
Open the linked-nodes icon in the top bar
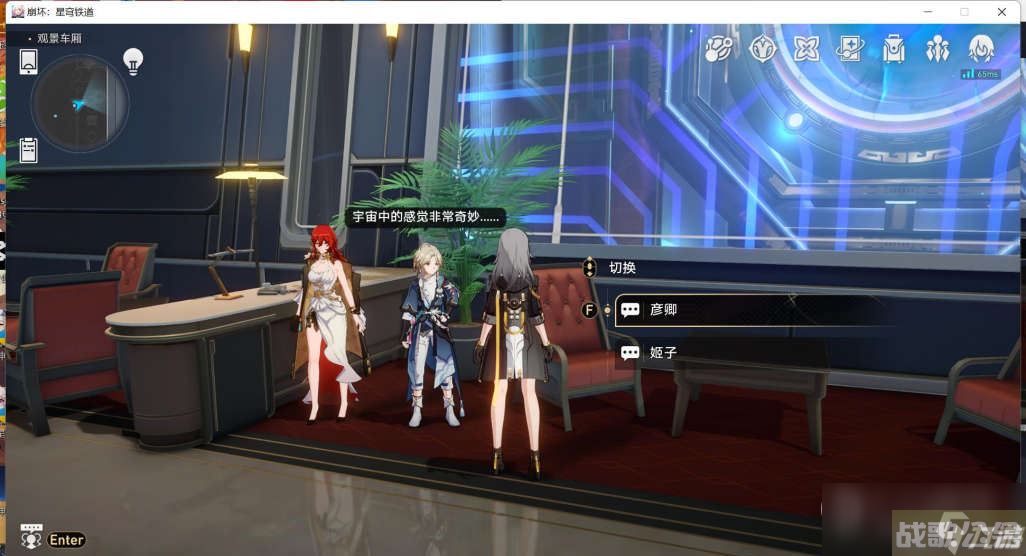pyautogui.click(x=718, y=48)
